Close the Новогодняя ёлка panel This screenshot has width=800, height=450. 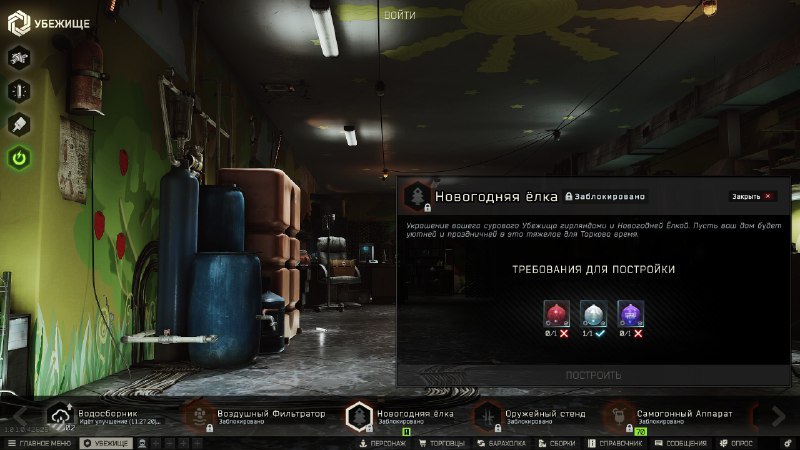tap(752, 197)
